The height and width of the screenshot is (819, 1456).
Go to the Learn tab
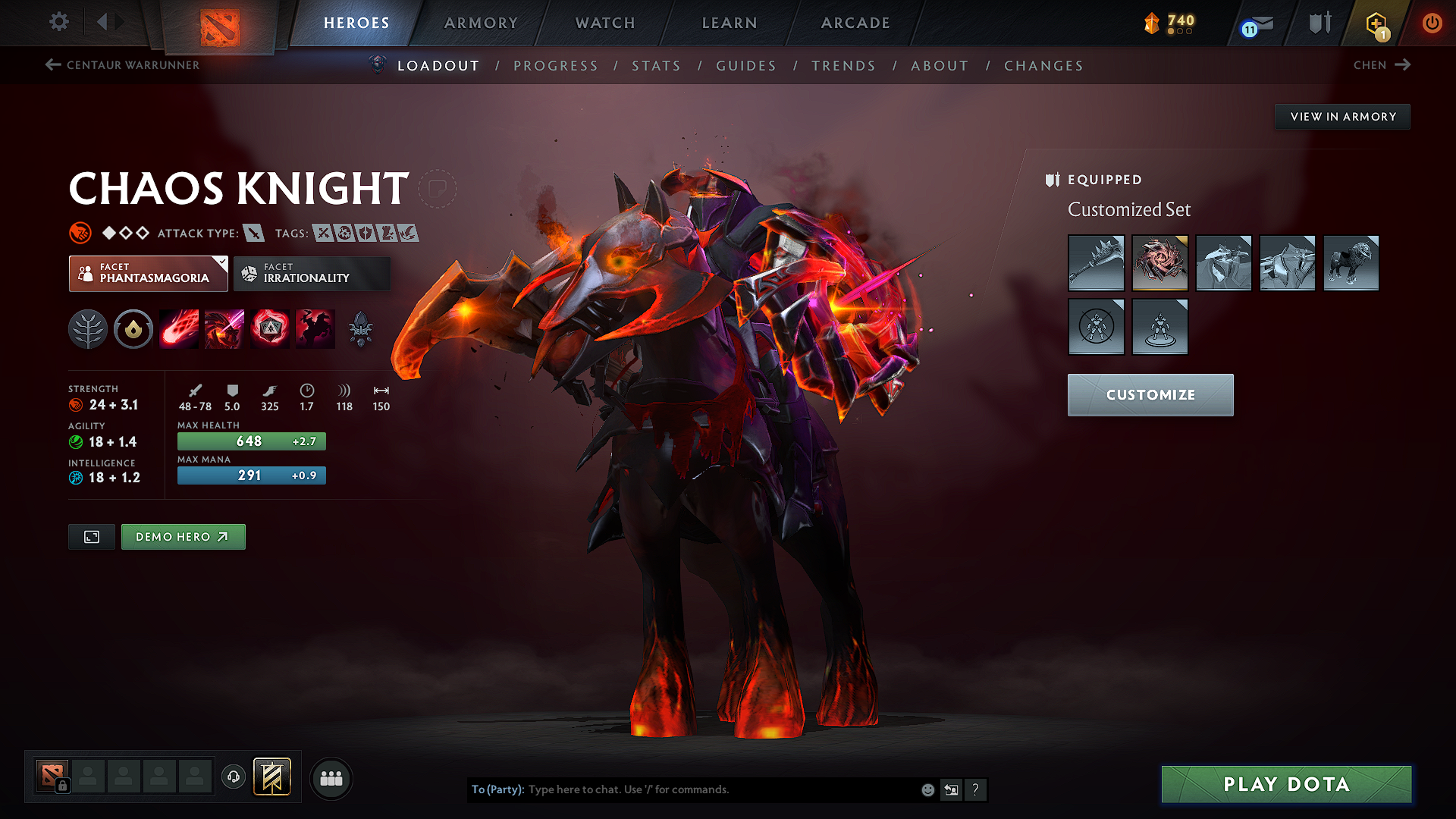tap(730, 23)
